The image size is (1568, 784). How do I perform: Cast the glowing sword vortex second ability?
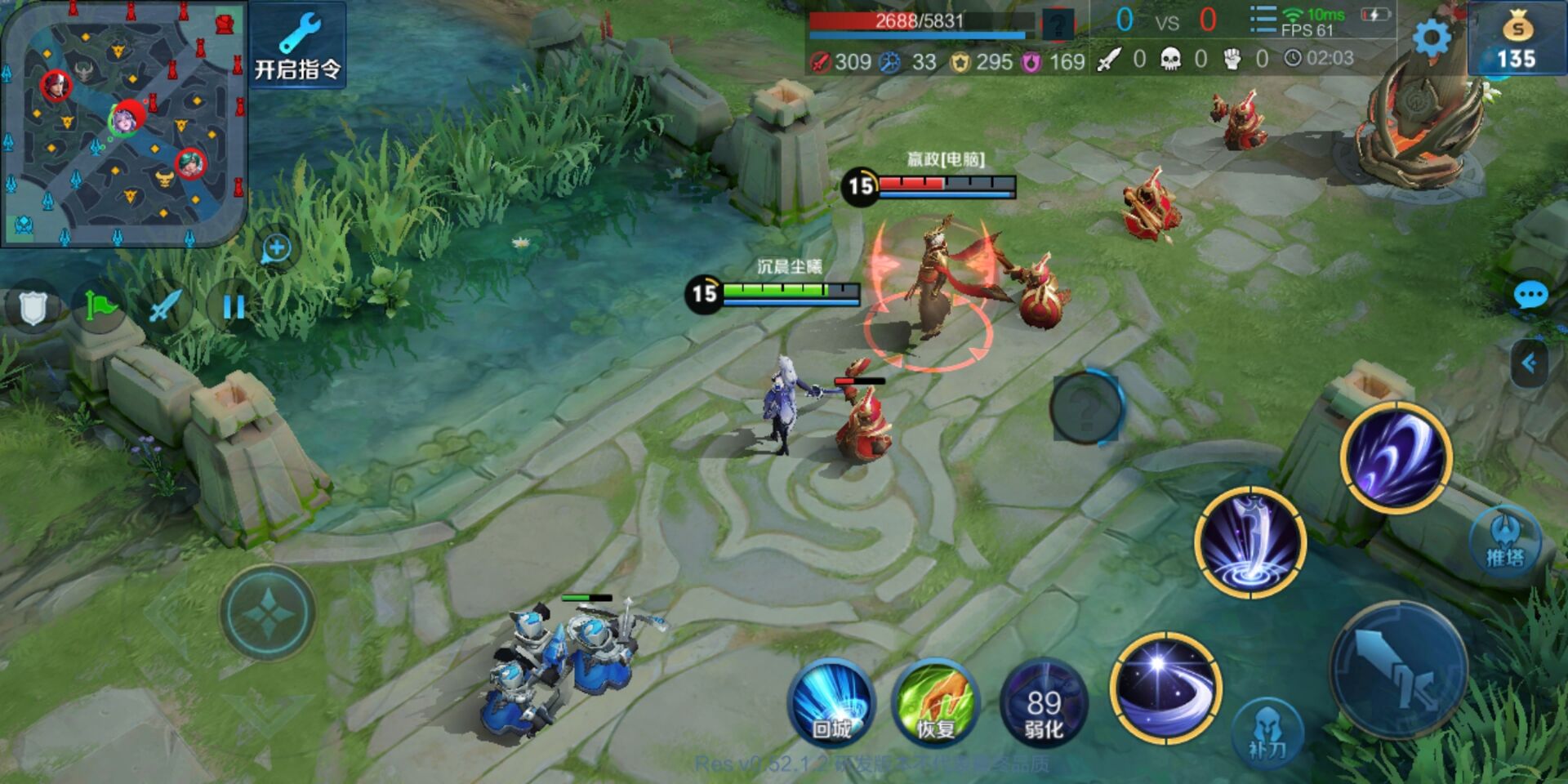point(1249,541)
